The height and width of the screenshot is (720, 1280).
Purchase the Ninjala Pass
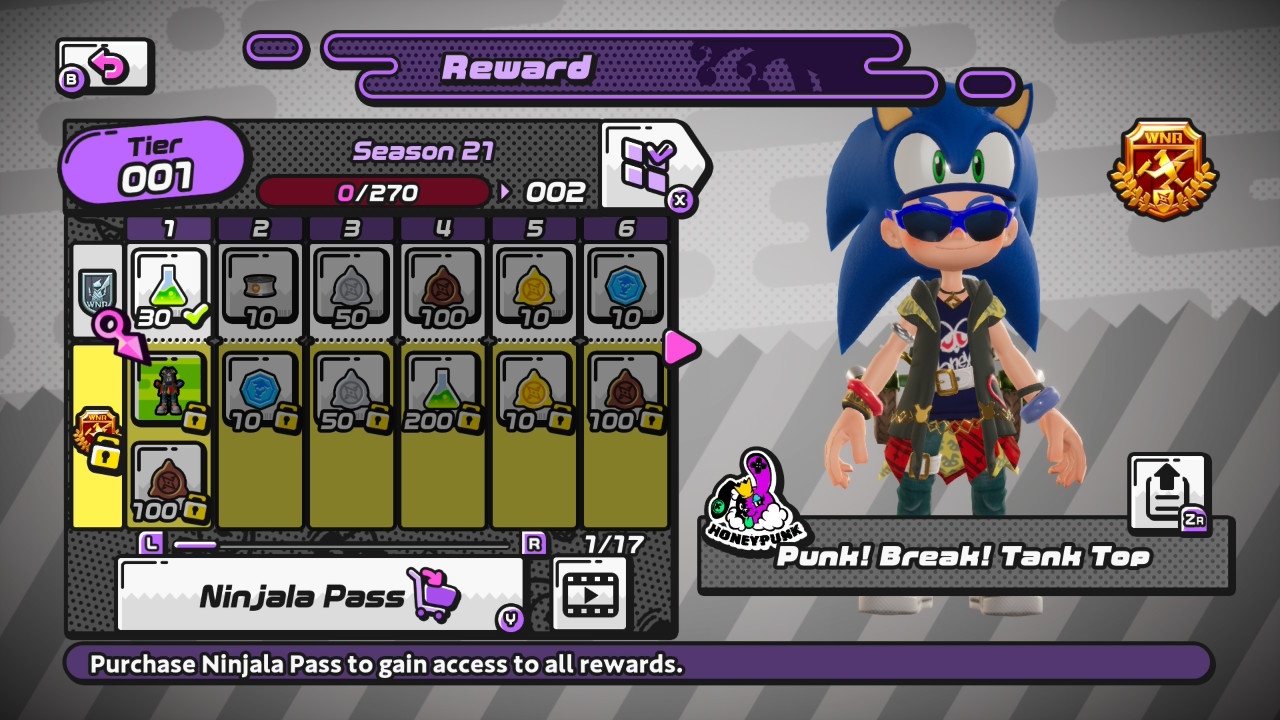click(x=320, y=595)
